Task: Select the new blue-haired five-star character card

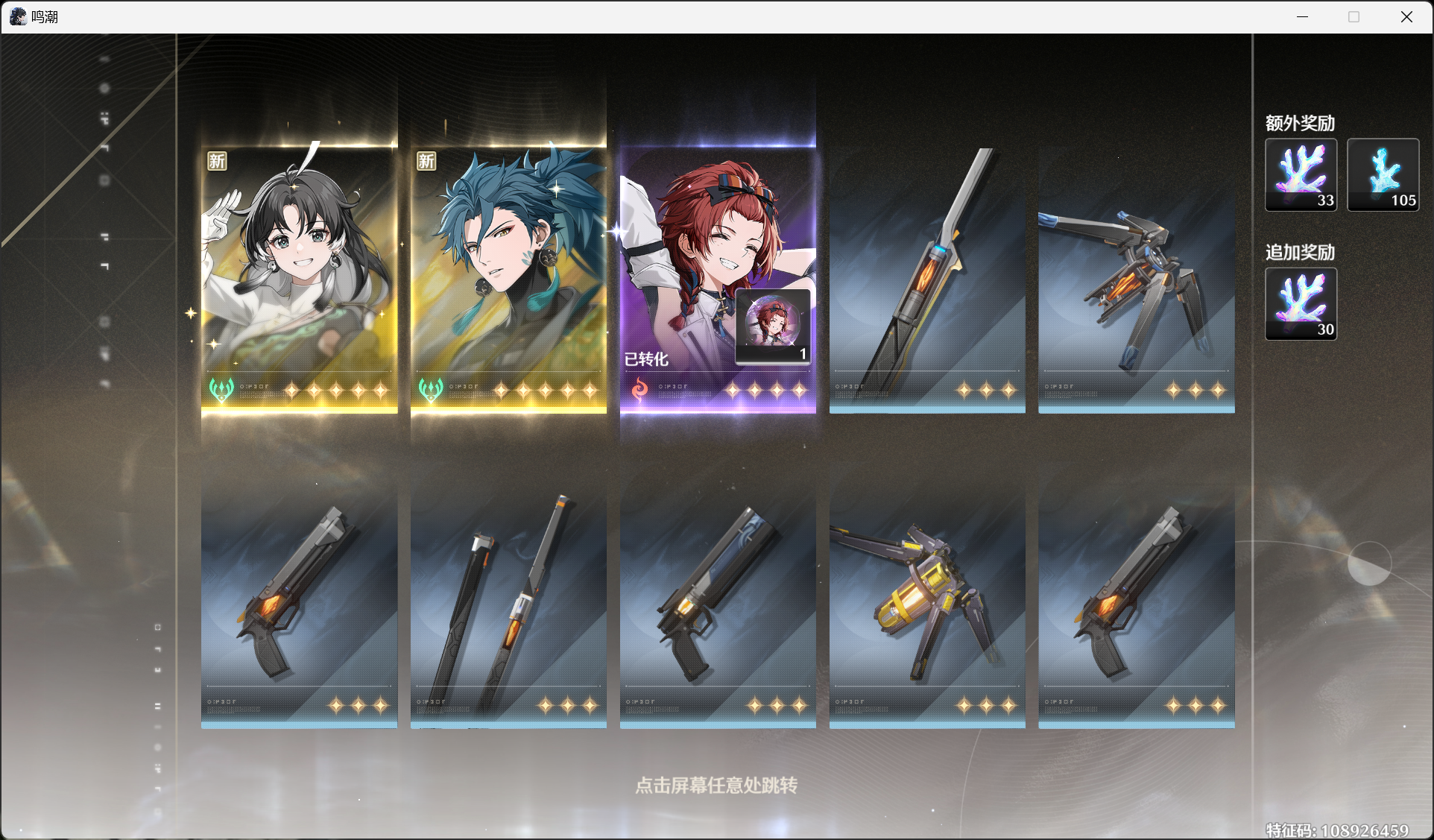Action: point(508,277)
